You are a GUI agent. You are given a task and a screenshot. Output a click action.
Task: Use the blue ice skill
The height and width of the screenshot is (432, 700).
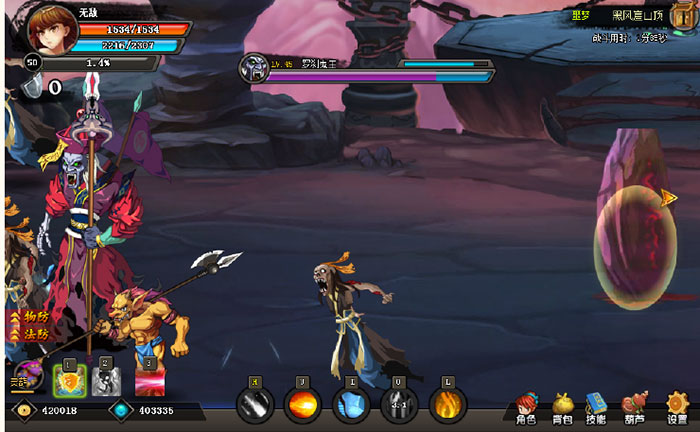351,404
